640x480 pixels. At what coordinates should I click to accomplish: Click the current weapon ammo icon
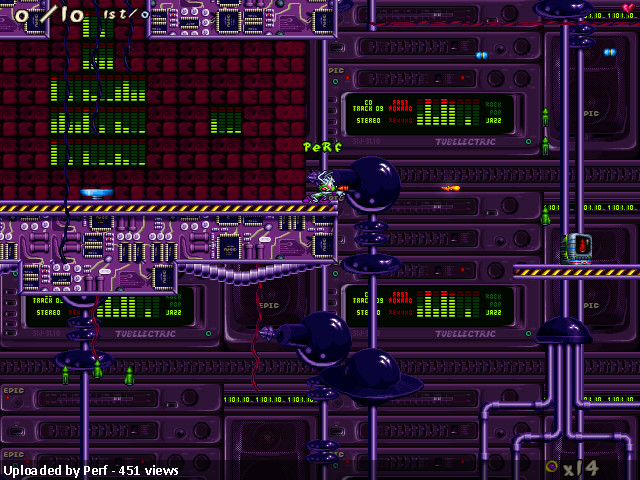click(x=551, y=466)
